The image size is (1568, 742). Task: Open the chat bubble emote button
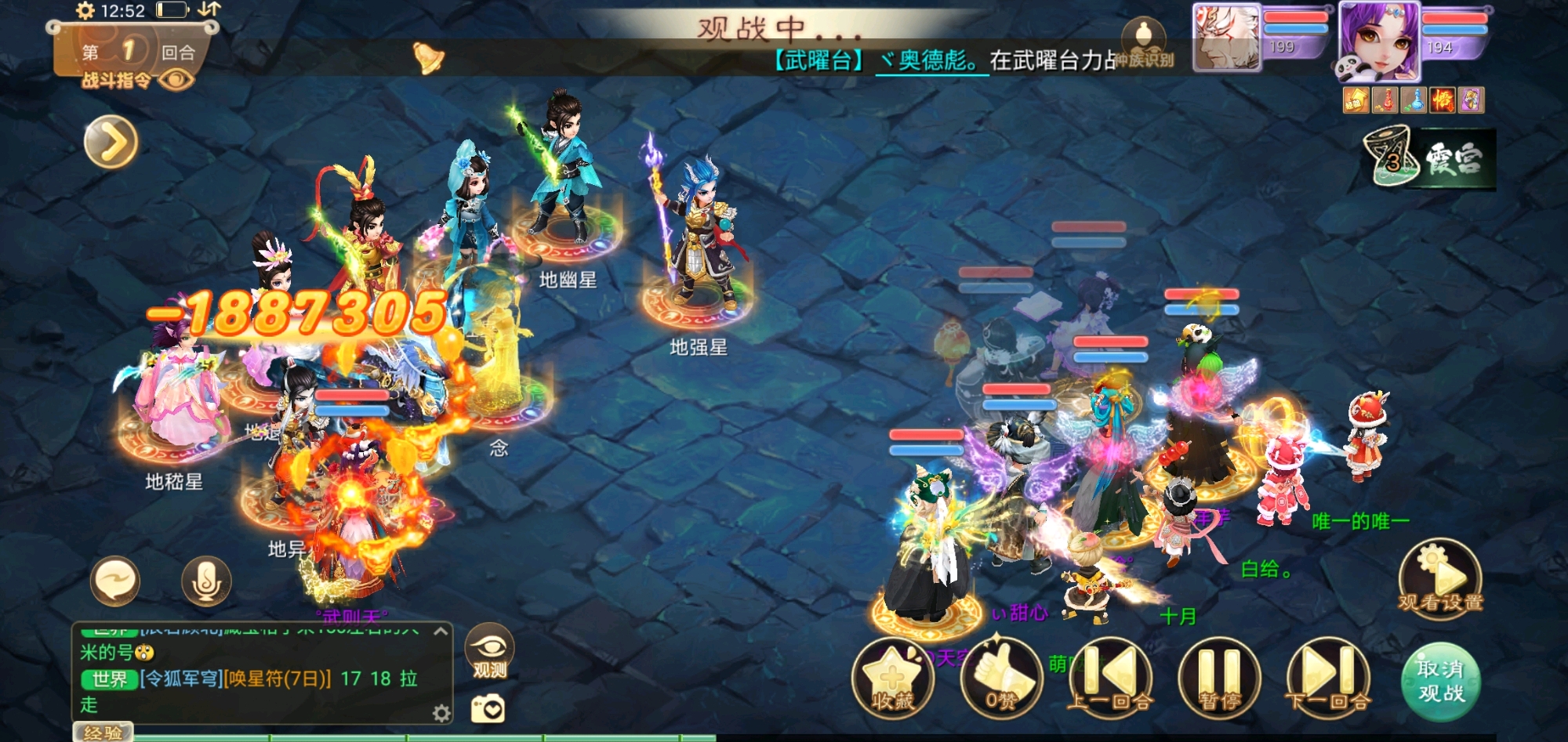(115, 581)
